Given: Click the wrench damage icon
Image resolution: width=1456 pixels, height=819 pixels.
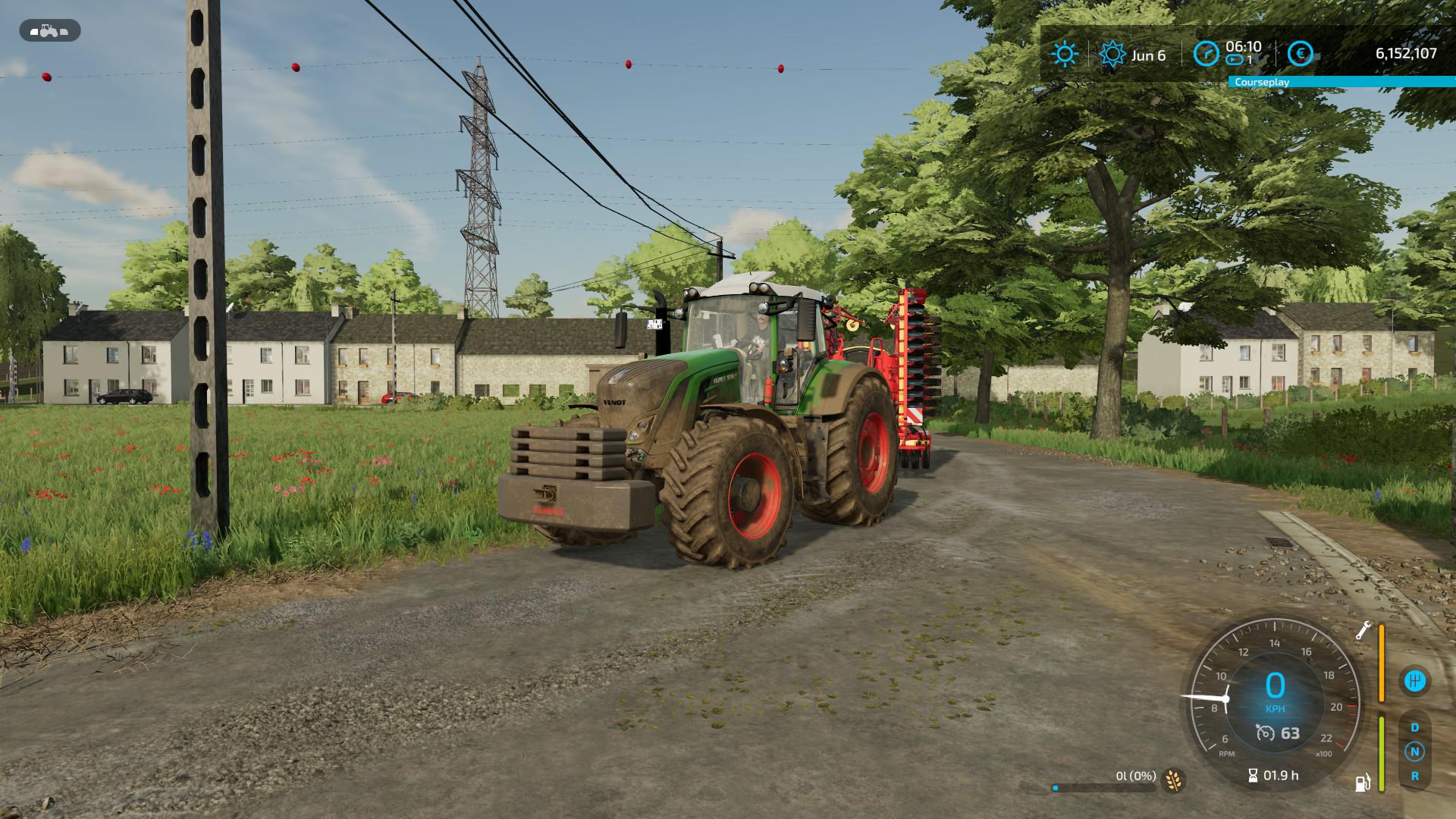Looking at the screenshot, I should [1363, 631].
